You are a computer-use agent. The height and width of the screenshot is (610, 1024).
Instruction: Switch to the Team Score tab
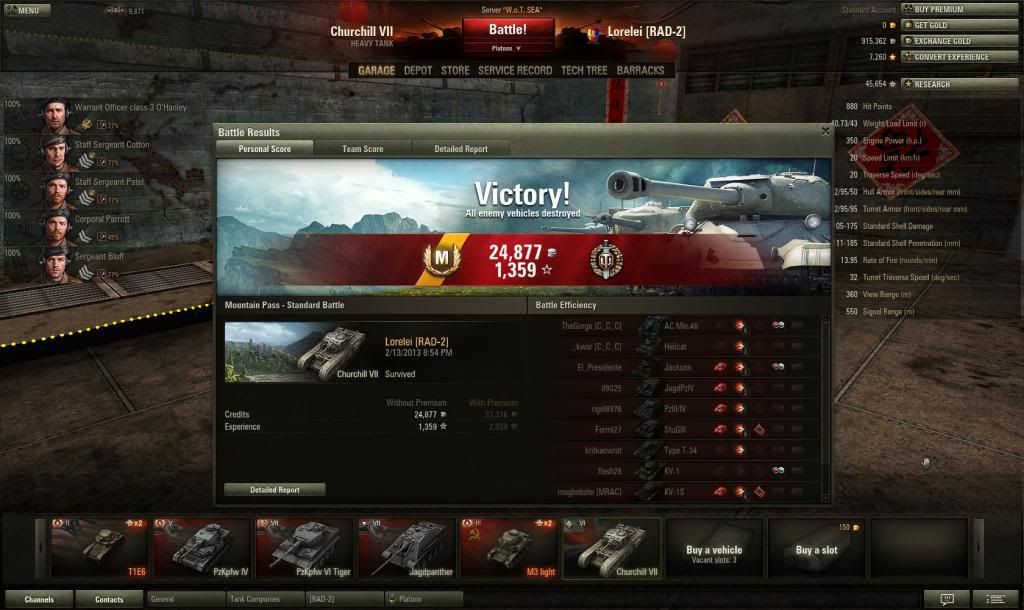tap(362, 149)
